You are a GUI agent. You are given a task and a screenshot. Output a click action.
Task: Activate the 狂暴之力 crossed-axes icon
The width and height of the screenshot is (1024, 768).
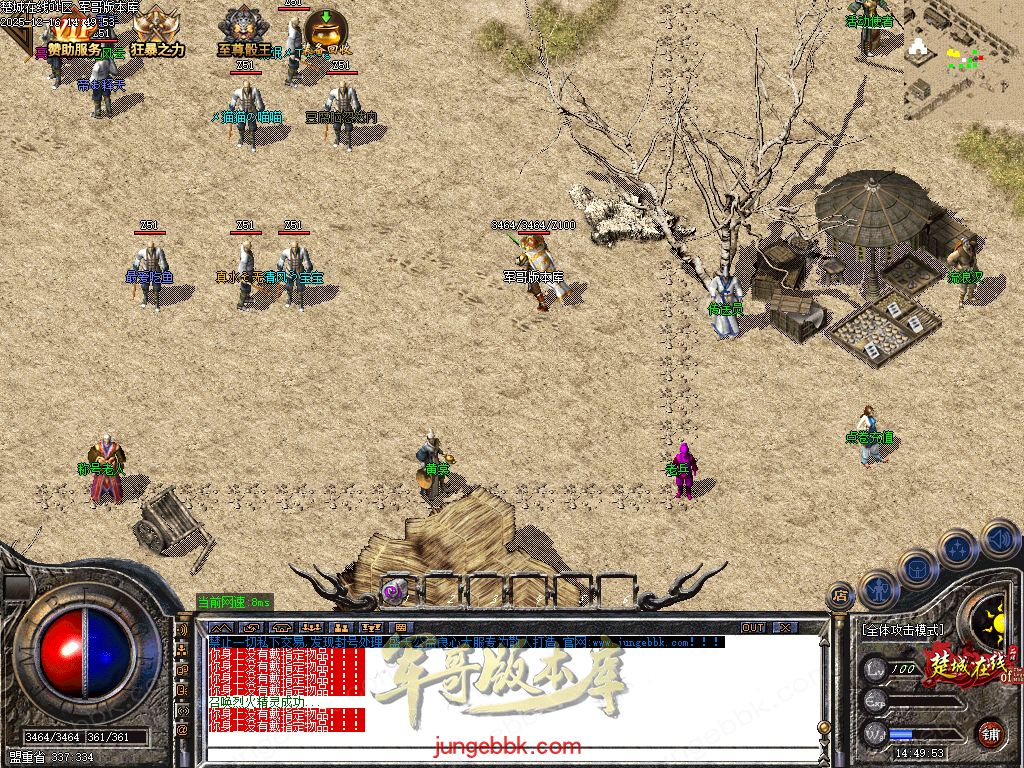156,32
